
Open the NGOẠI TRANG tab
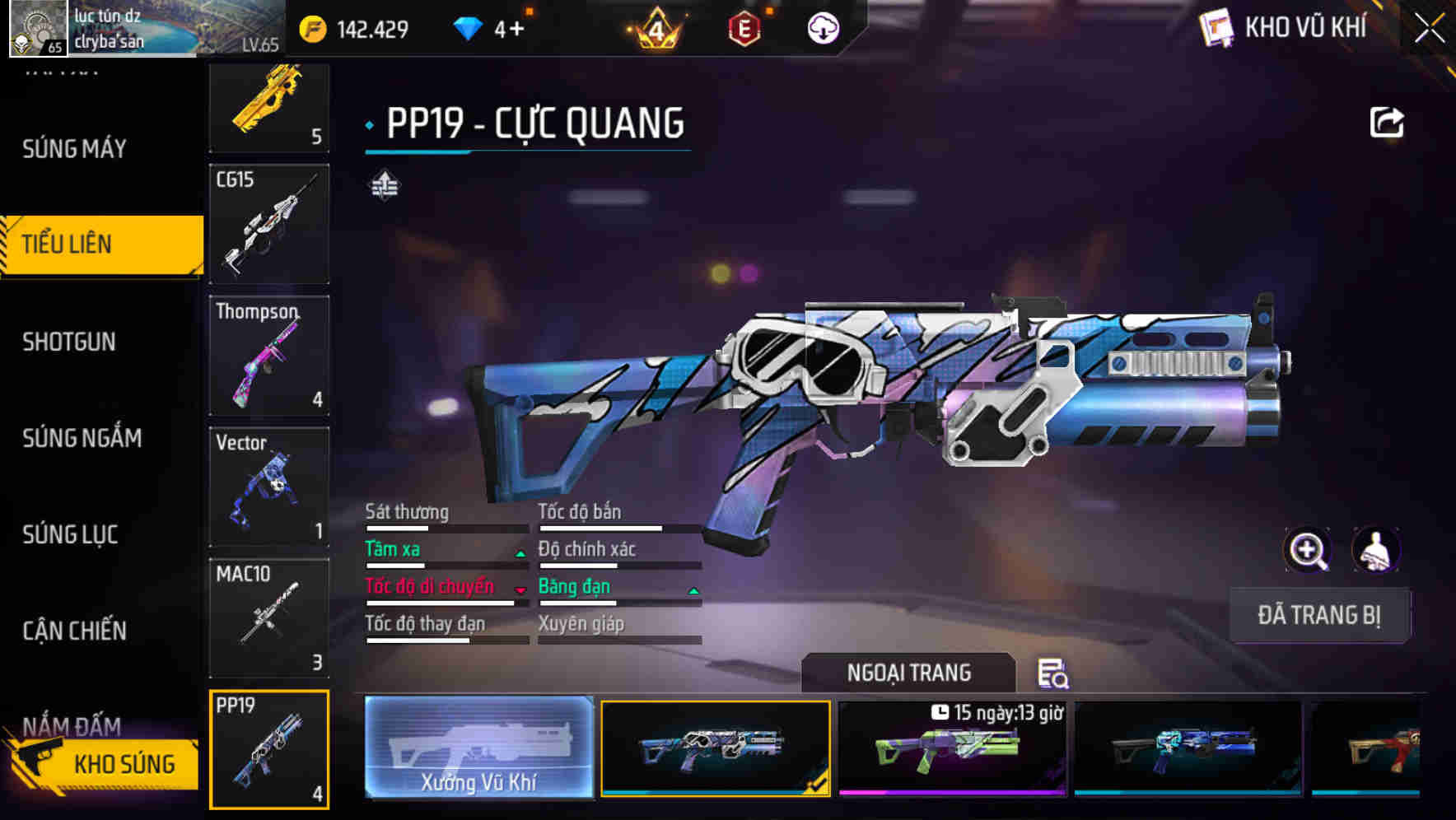click(x=908, y=672)
